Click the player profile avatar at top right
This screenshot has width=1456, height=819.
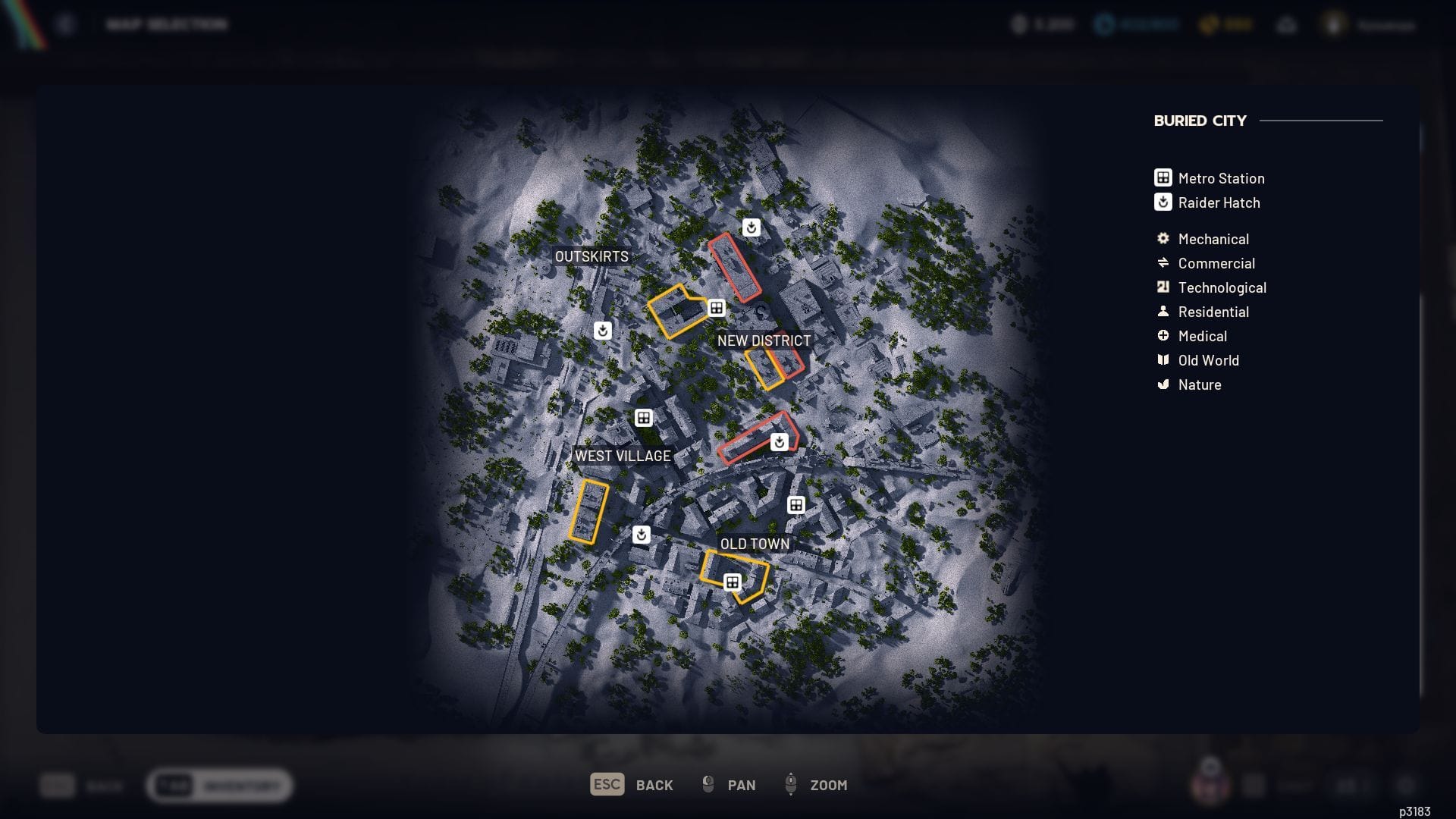[x=1332, y=24]
